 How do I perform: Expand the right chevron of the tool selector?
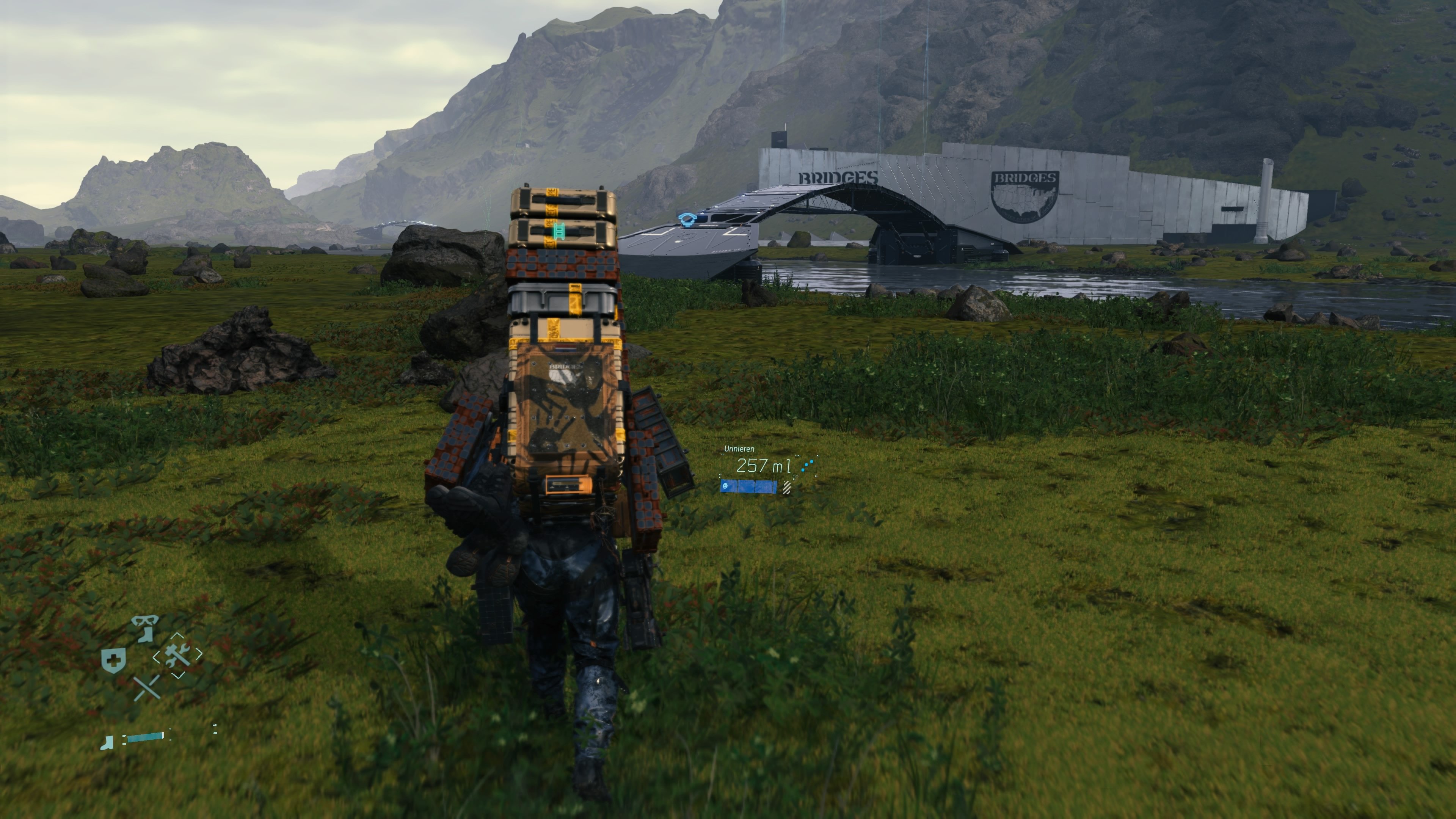198,654
